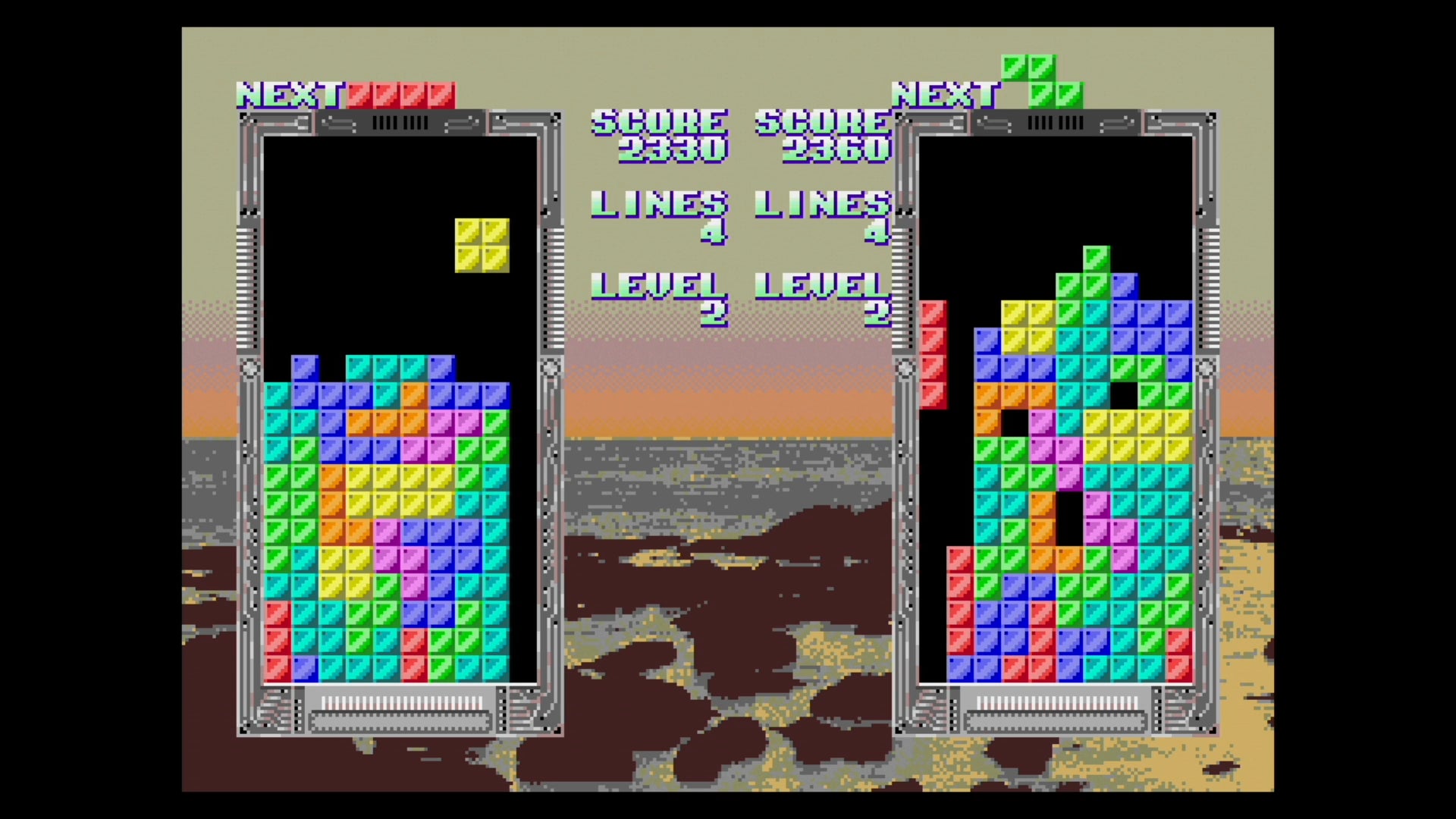Click the right LINES counter showing 4
Image resolution: width=1456 pixels, height=819 pixels.
tap(878, 231)
